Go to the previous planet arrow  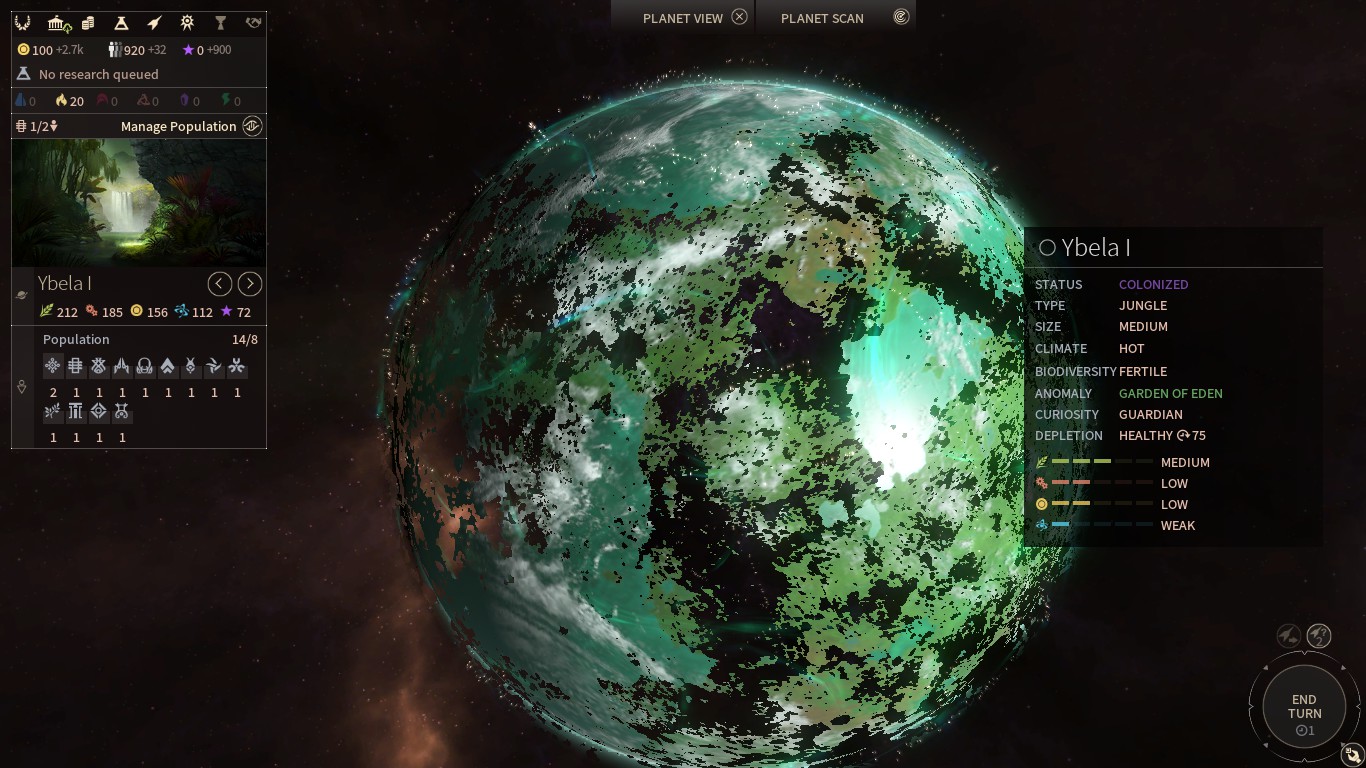(220, 284)
